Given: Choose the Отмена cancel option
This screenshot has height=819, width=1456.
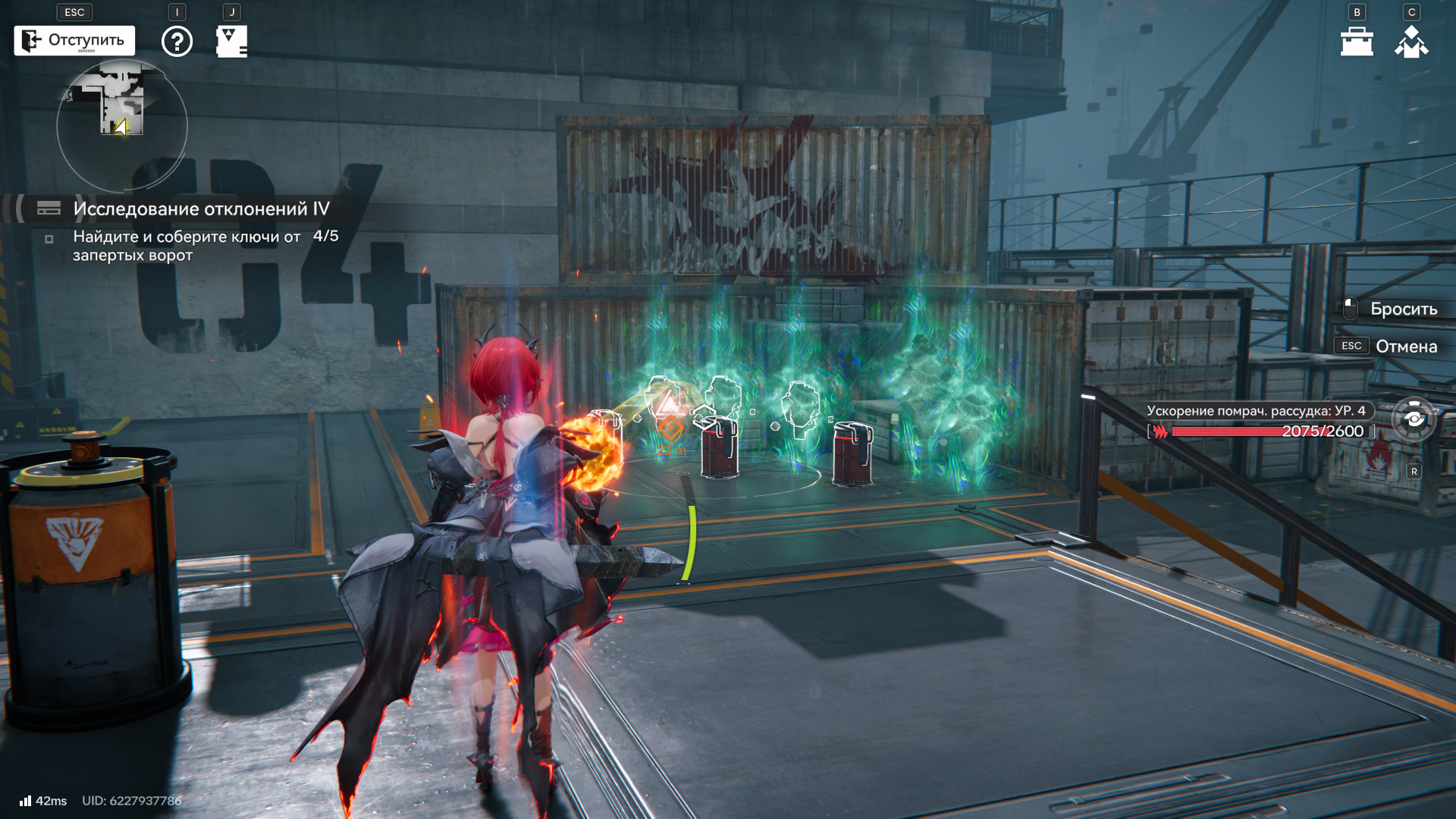Looking at the screenshot, I should click(1406, 347).
